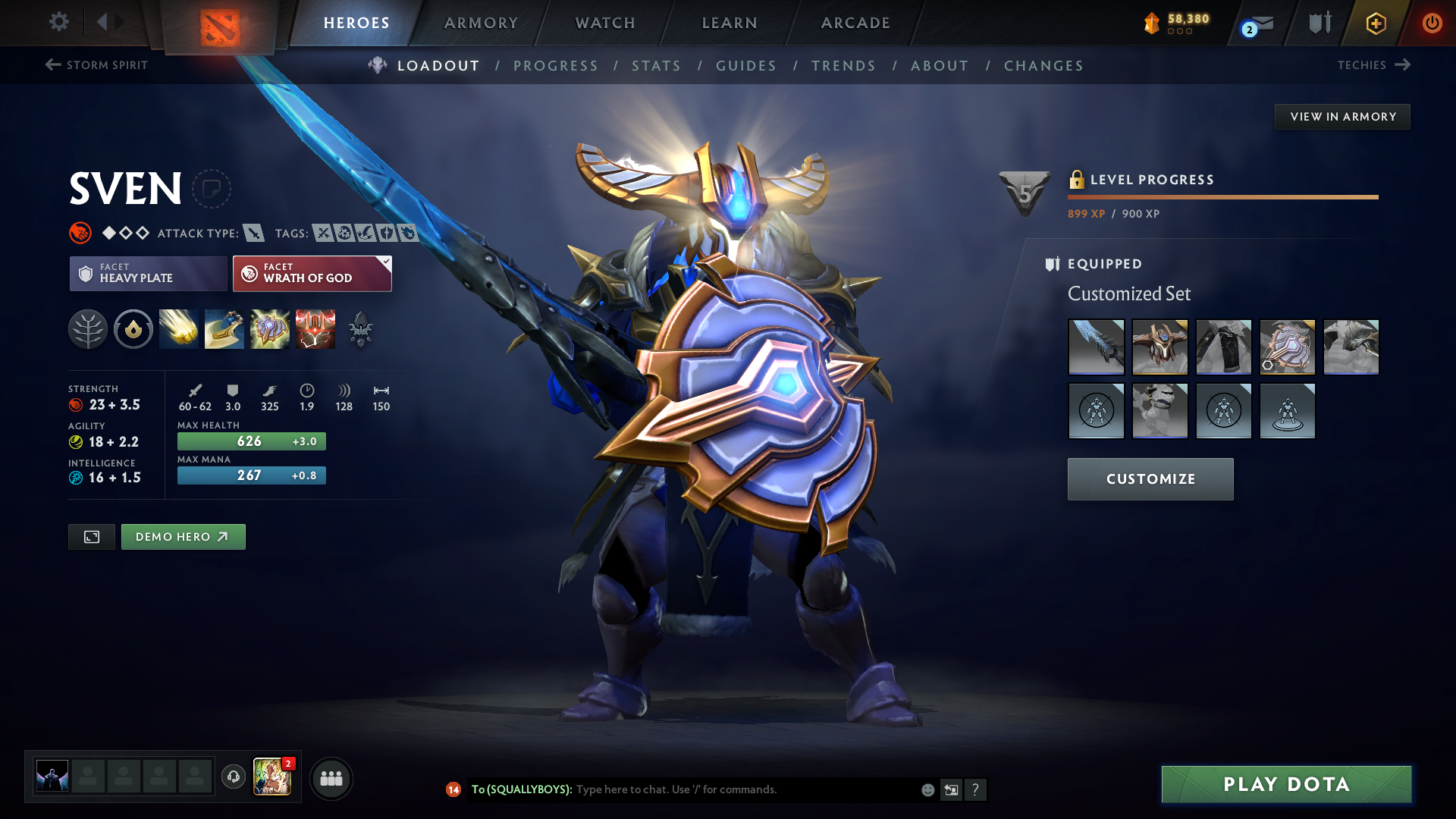Viewport: 1456px width, 819px height.
Task: Open the settings gear menu
Action: point(58,22)
